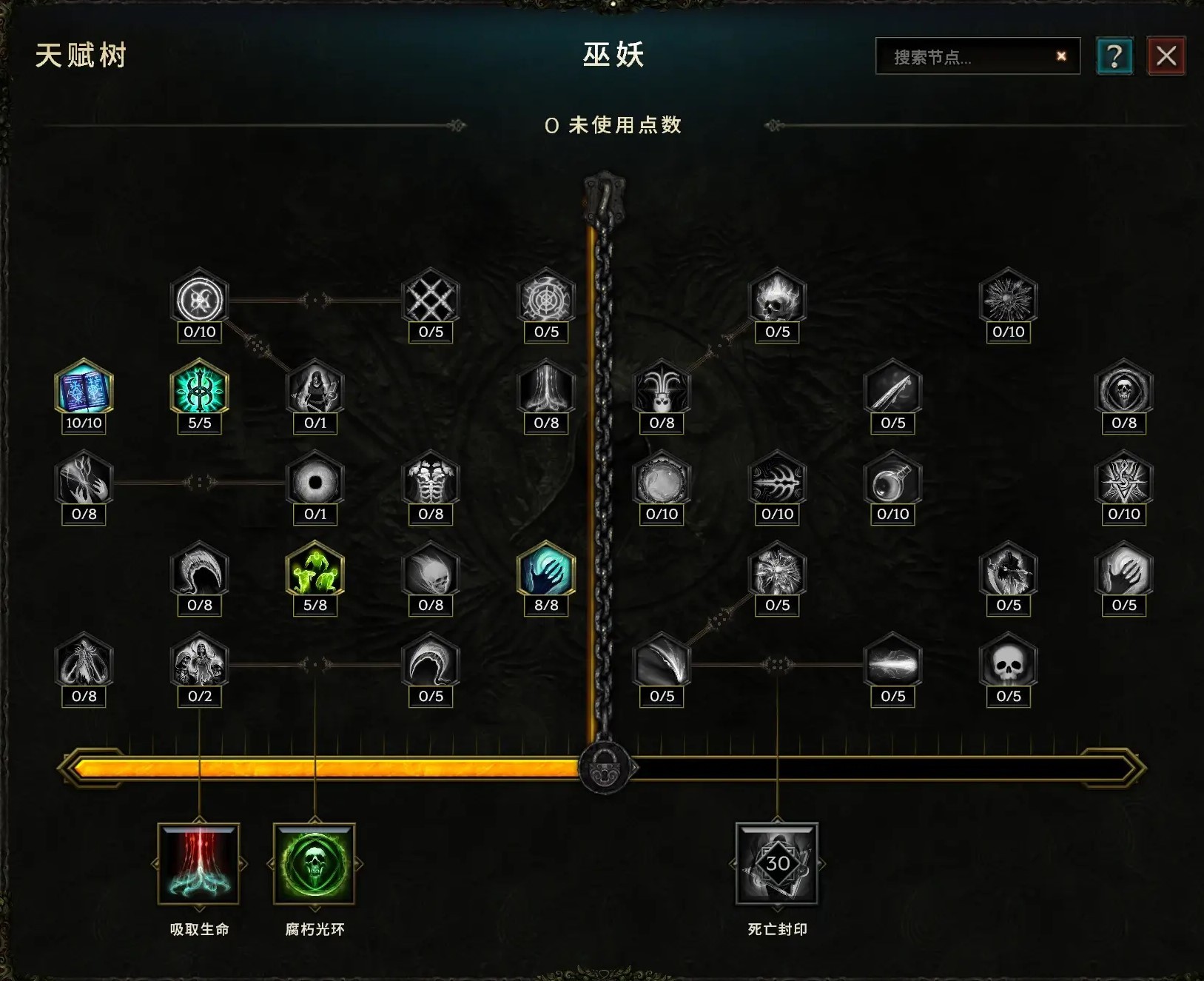The image size is (1204, 981).
Task: Click the 死亡封印 level 30 skill icon
Action: coord(776,865)
